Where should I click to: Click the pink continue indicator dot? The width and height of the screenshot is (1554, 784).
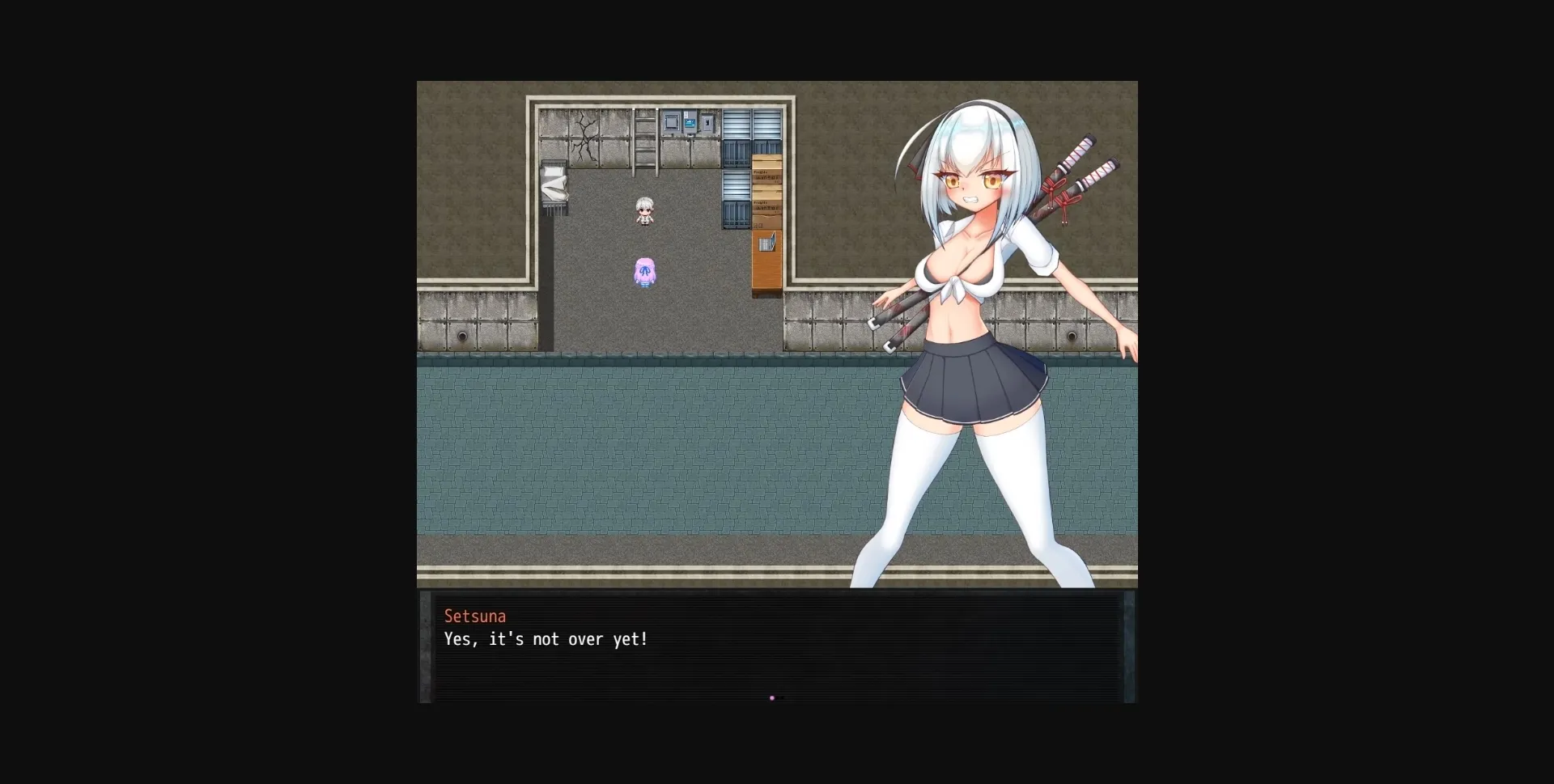pos(772,697)
